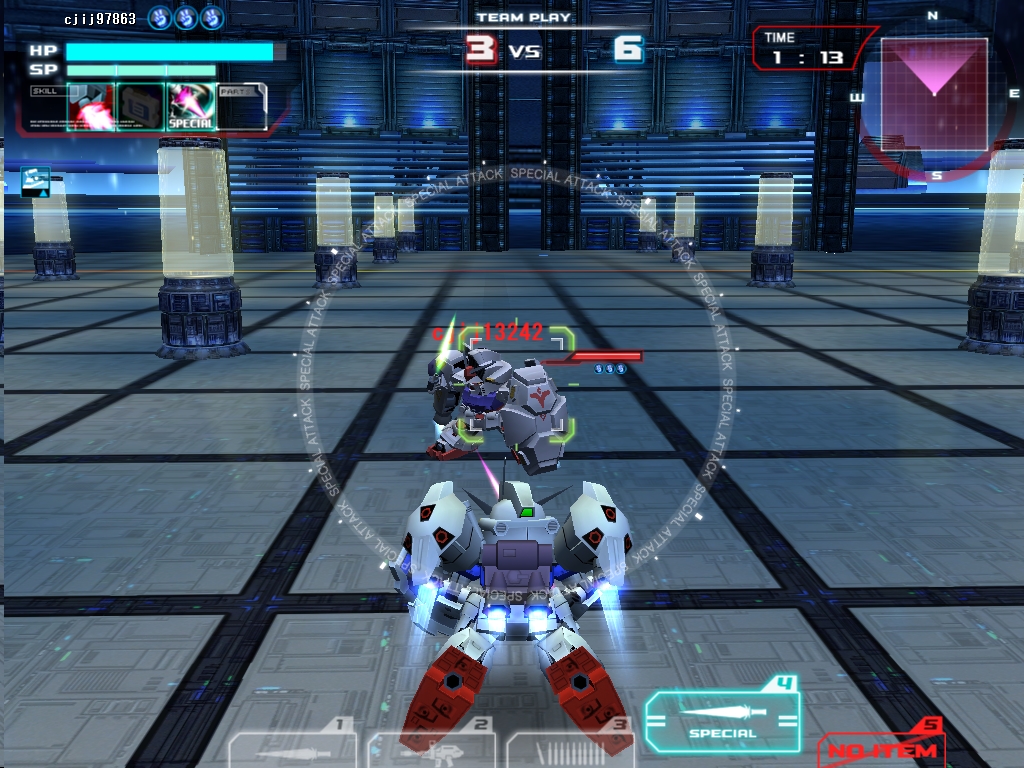Click the dark locked middle skill icon
This screenshot has width=1024, height=768.
click(140, 106)
